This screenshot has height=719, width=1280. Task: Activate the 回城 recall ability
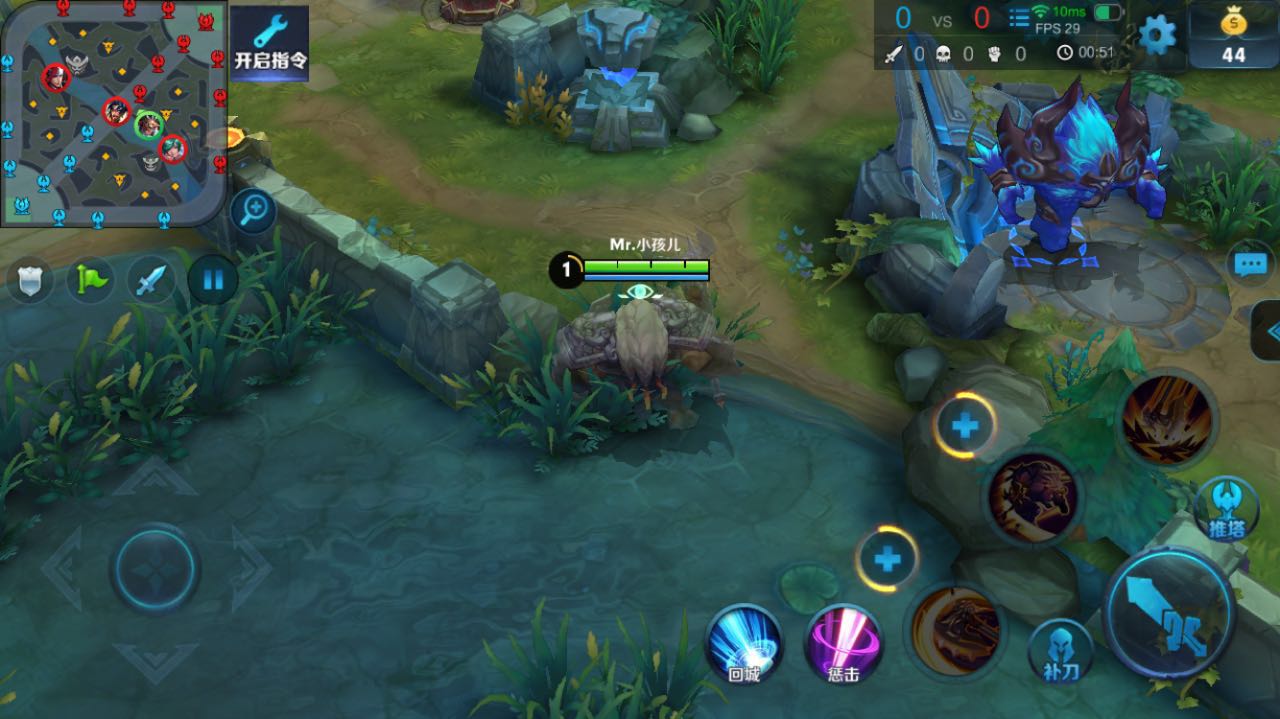(x=744, y=643)
